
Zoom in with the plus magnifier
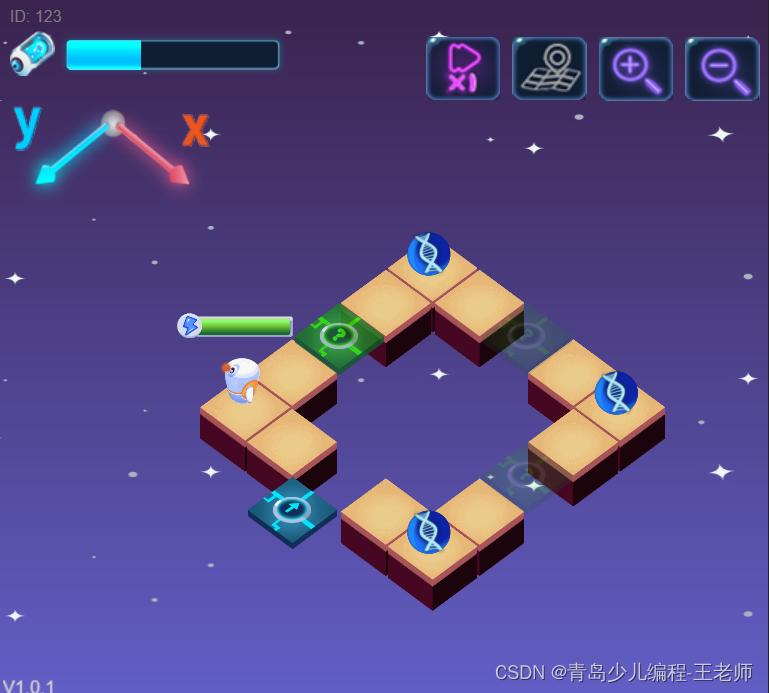[x=636, y=68]
